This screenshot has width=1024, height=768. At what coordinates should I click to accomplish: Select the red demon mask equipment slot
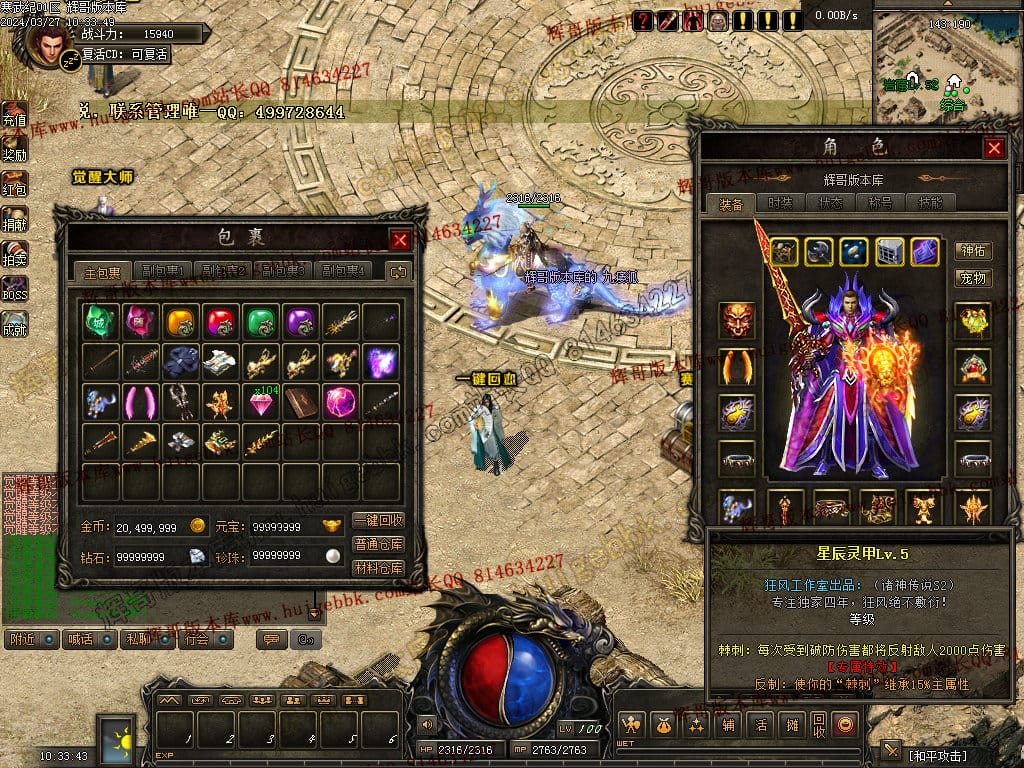[737, 320]
